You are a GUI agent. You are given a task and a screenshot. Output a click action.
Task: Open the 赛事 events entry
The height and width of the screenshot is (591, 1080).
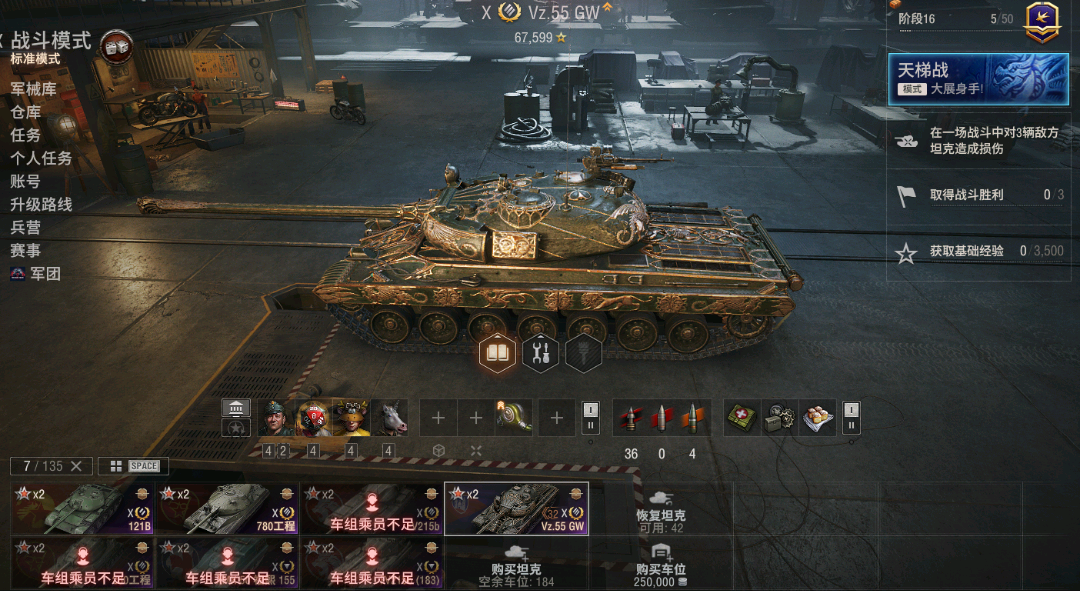(x=26, y=250)
